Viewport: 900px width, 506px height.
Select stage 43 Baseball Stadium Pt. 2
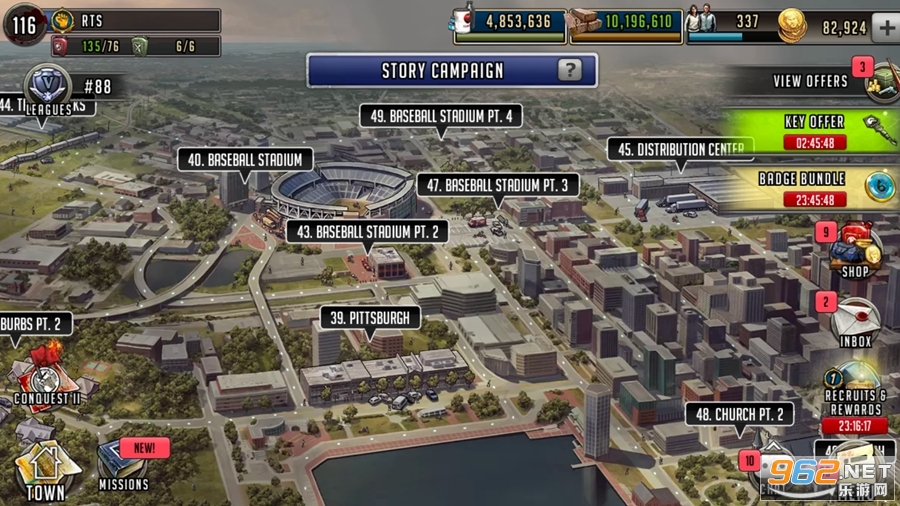coord(368,231)
